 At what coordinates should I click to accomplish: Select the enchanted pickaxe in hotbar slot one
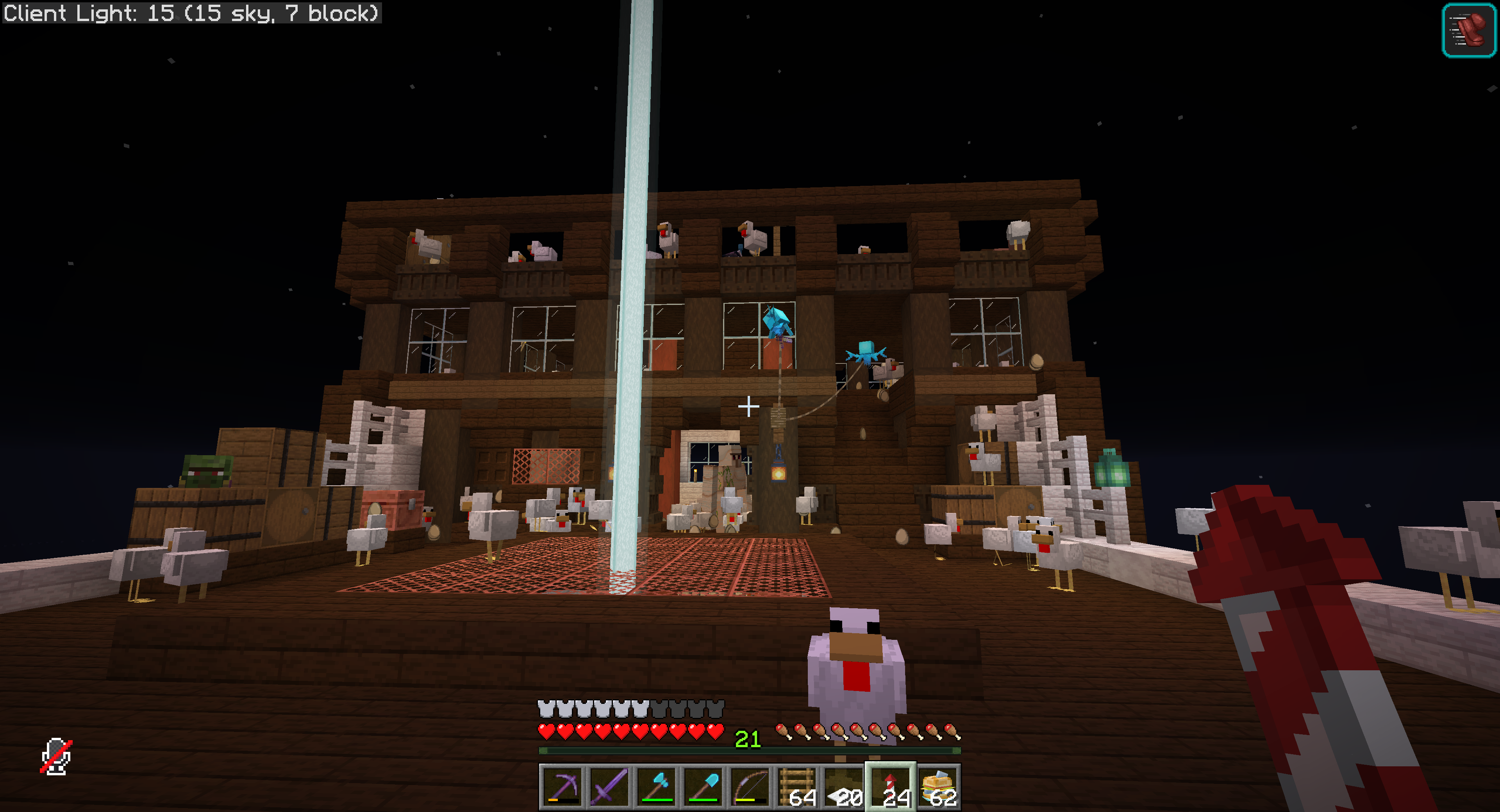(x=564, y=787)
